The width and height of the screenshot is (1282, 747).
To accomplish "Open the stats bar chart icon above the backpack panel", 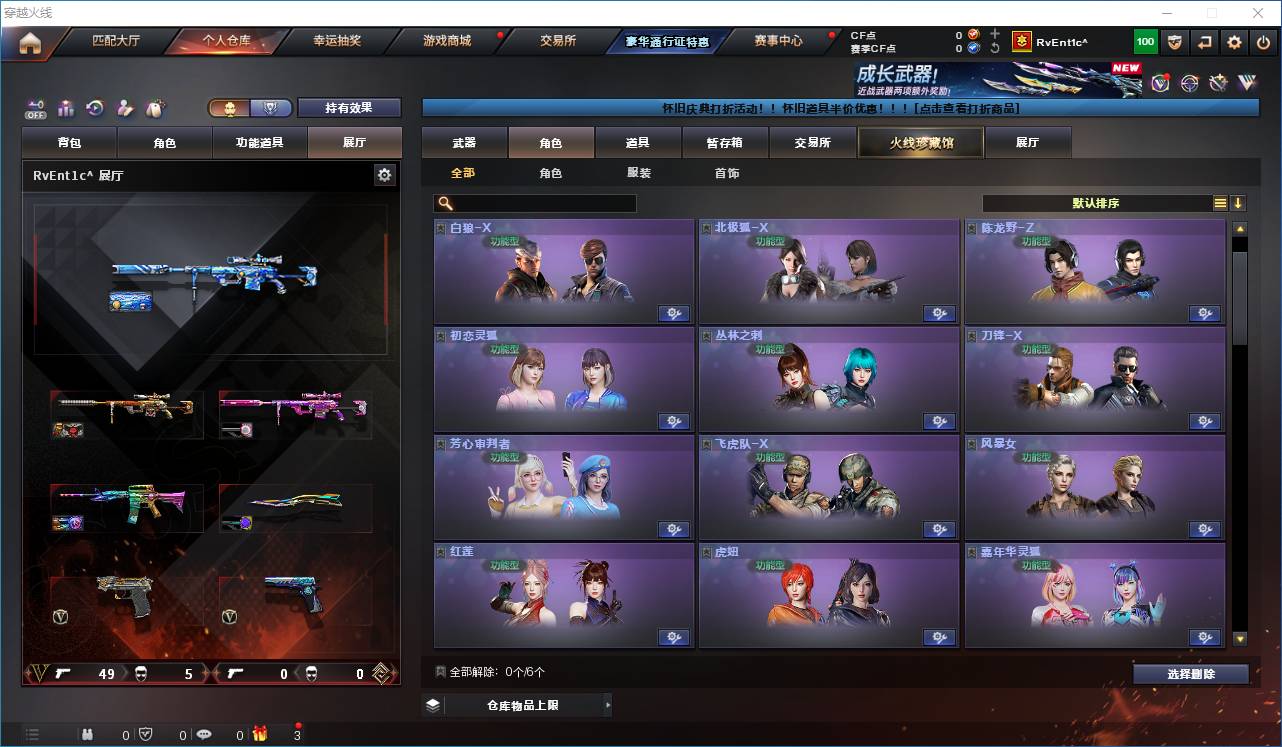I will tap(66, 106).
